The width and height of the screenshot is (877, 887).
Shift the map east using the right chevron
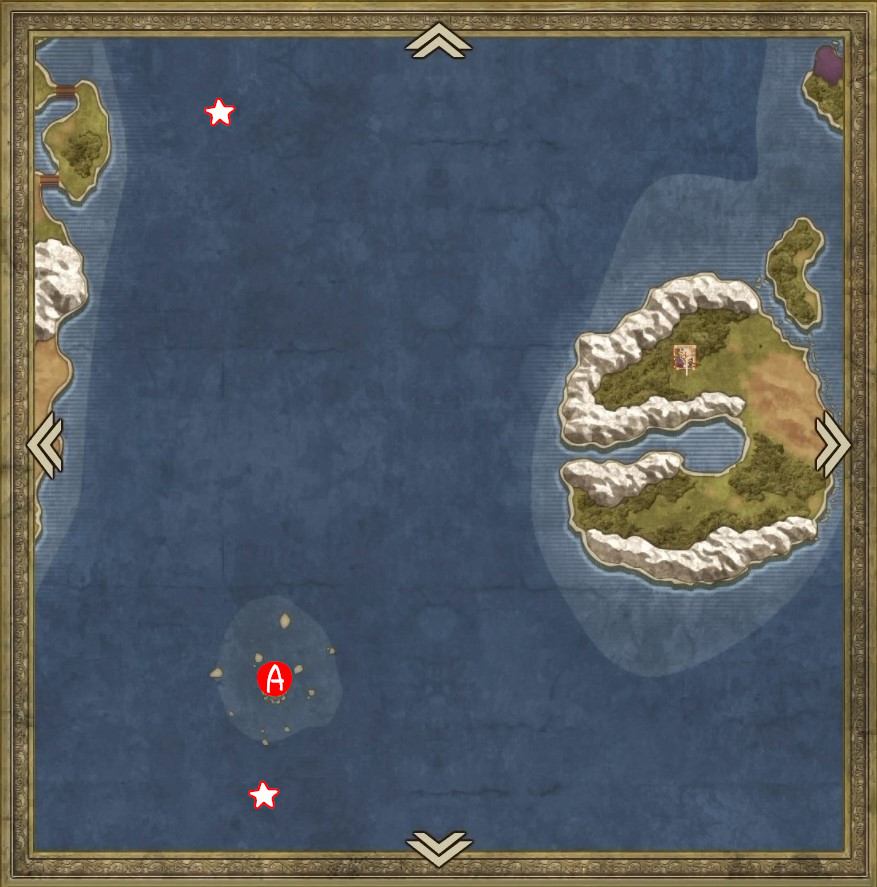tap(832, 444)
